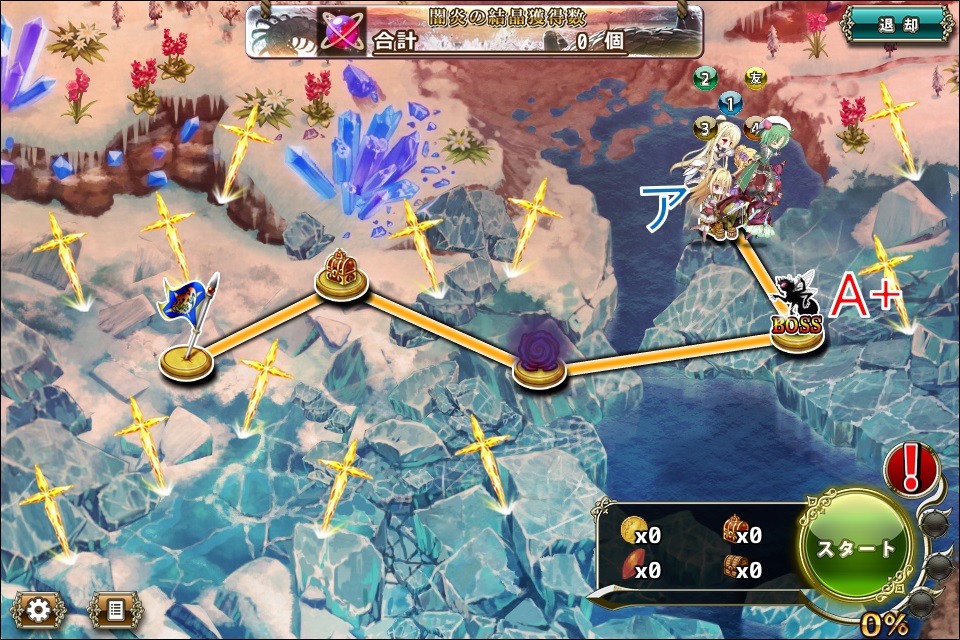Image resolution: width=960 pixels, height=640 pixels.
Task: Select the treasure chest map node
Action: [341, 274]
